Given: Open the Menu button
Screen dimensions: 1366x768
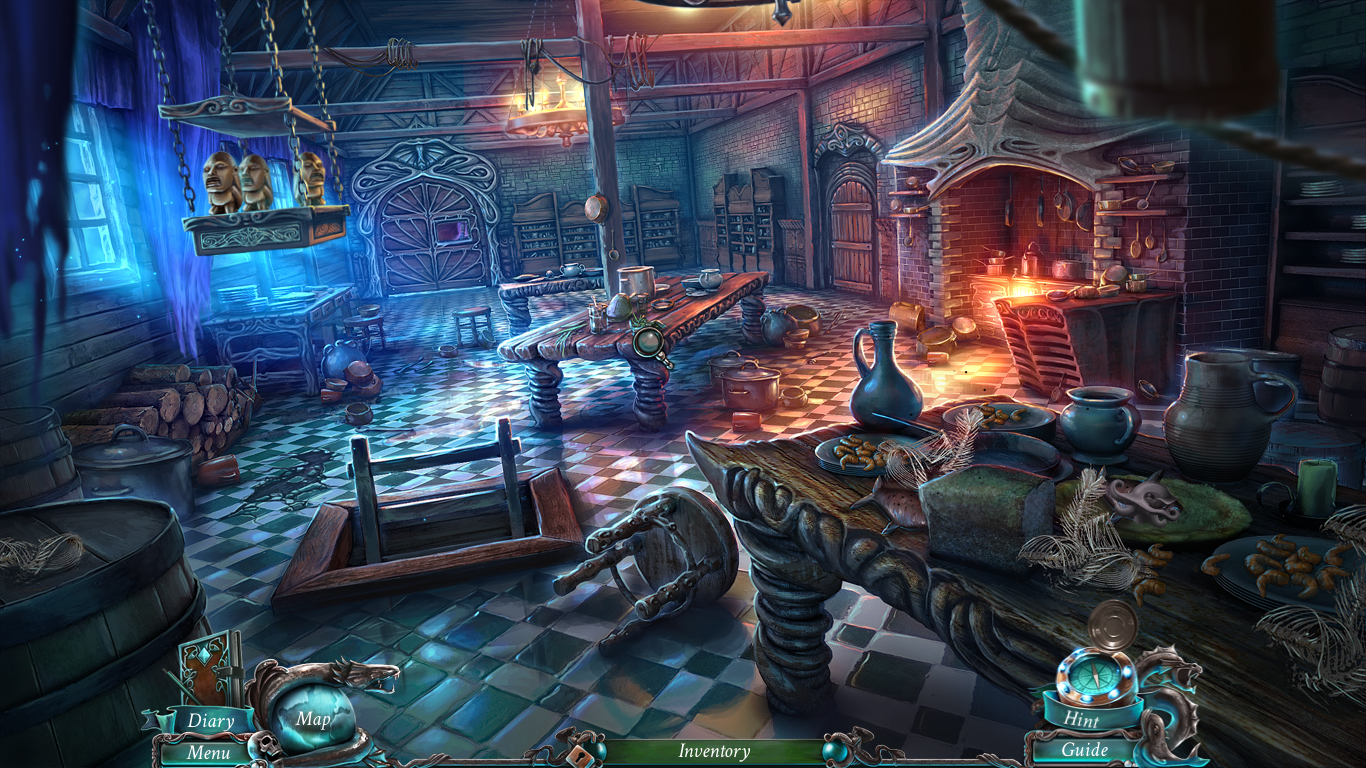Looking at the screenshot, I should pyautogui.click(x=207, y=752).
